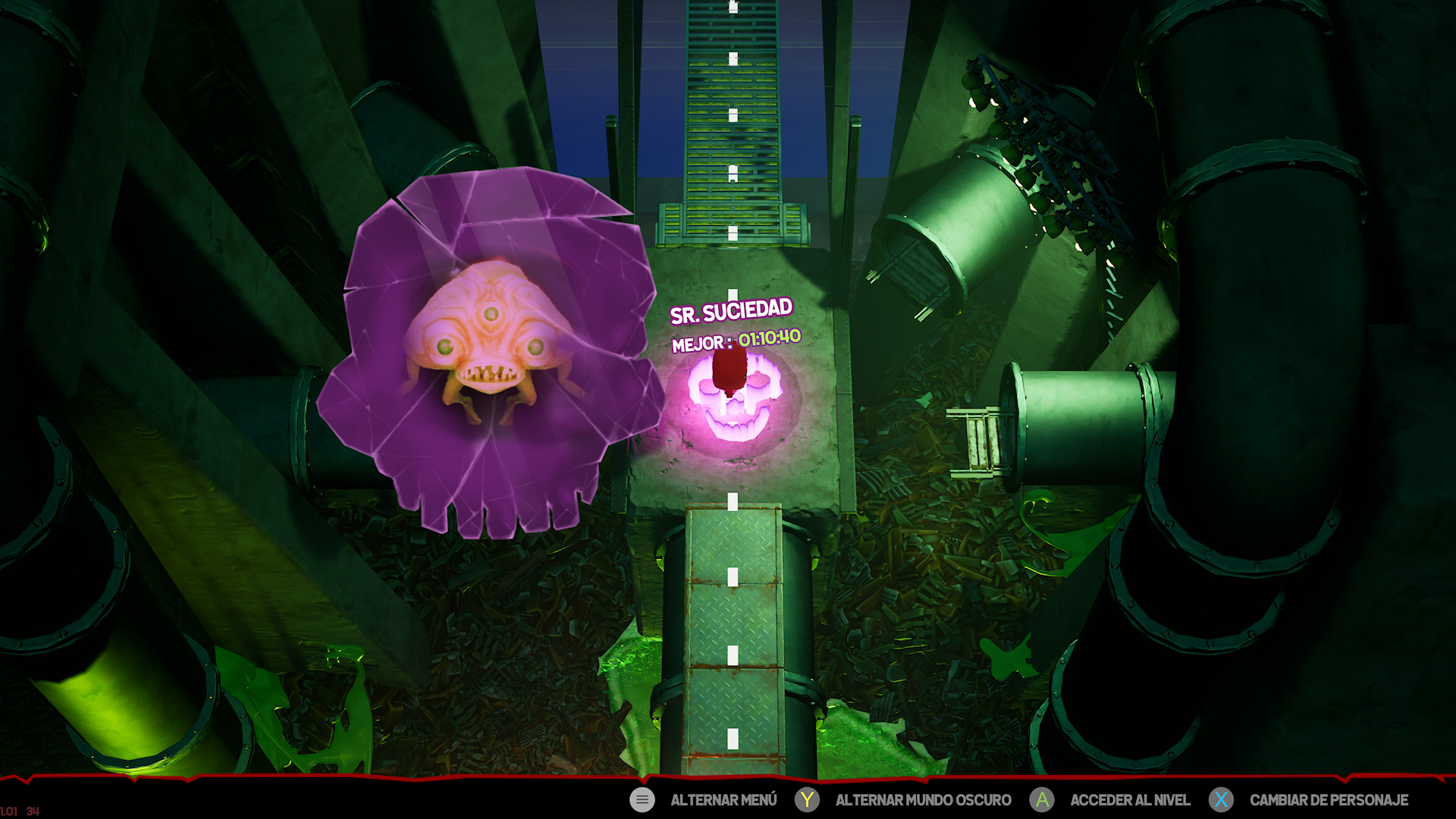Toggle the menu with ALTERNAR MENÚ
This screenshot has height=819, width=1456.
[723, 799]
